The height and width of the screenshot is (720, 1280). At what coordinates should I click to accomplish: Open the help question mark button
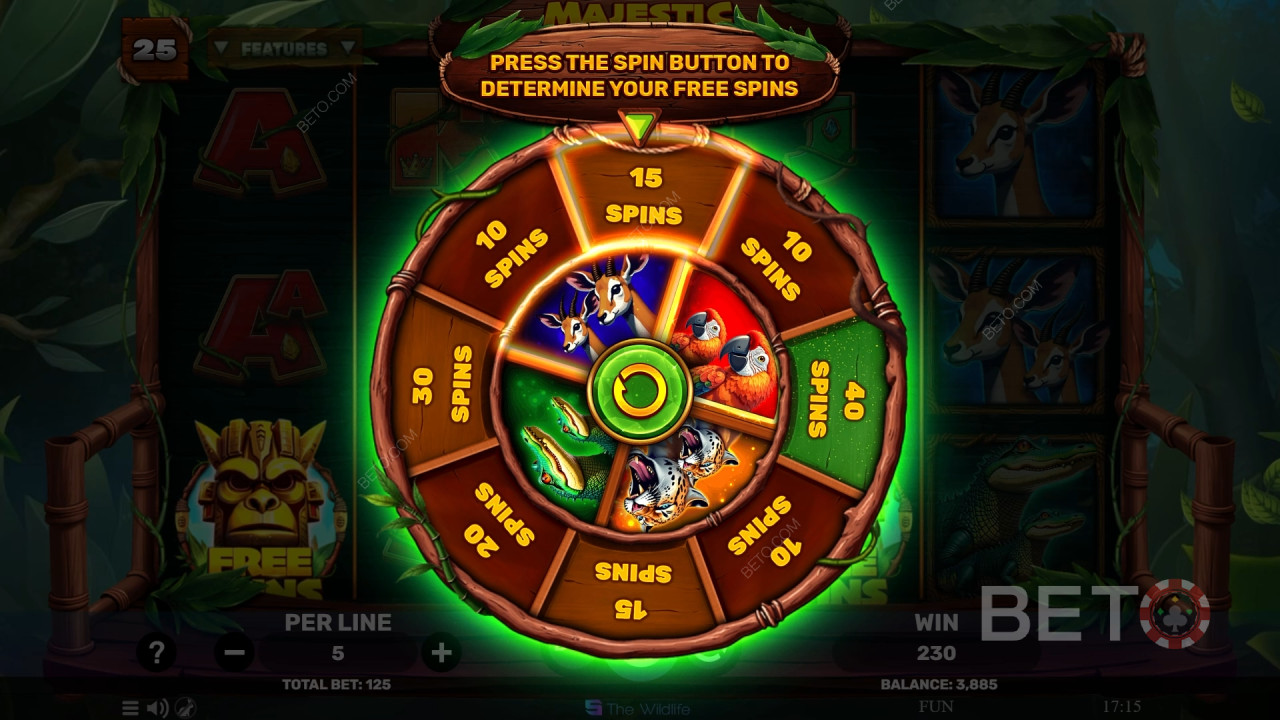pos(156,653)
